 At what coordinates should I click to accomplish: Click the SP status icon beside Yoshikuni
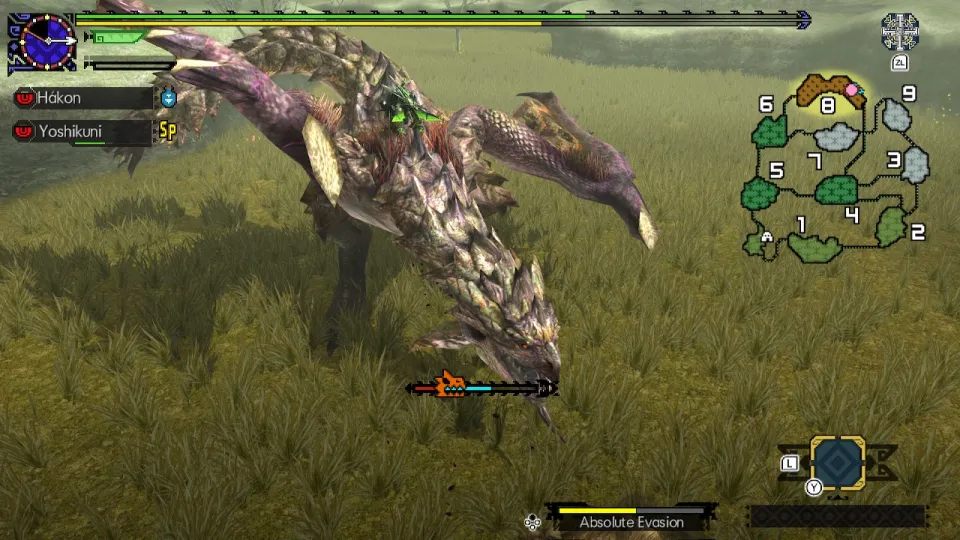(167, 131)
